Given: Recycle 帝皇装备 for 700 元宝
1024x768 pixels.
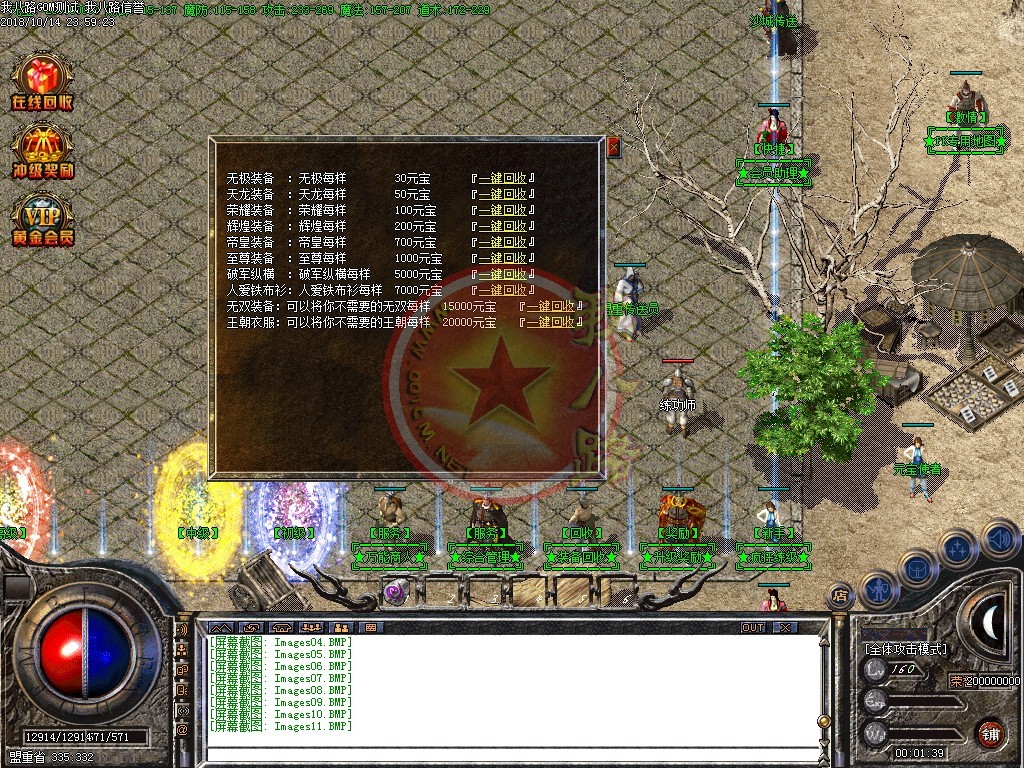Looking at the screenshot, I should click(502, 243).
